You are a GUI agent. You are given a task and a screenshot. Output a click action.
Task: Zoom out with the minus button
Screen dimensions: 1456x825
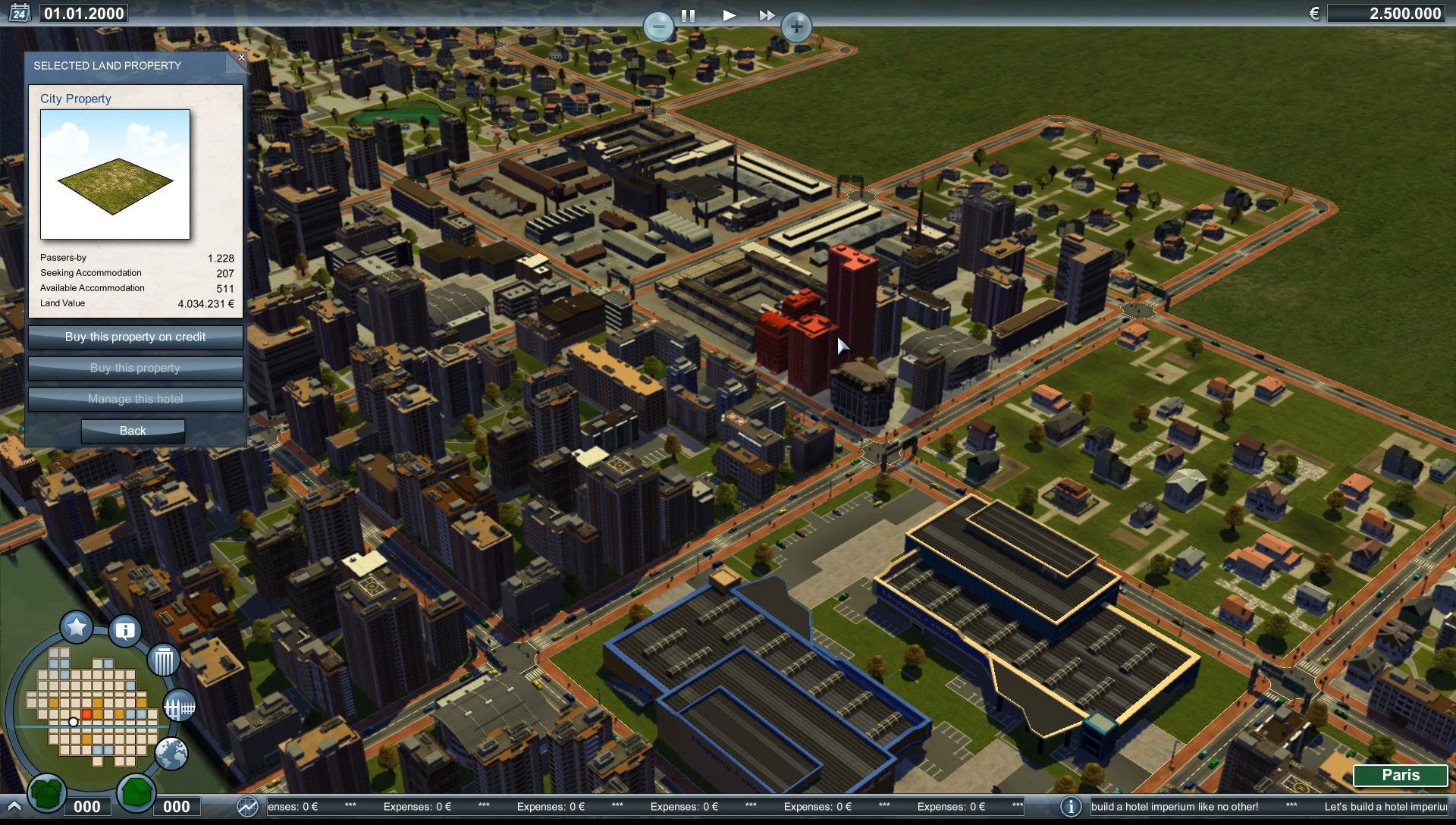(x=659, y=27)
